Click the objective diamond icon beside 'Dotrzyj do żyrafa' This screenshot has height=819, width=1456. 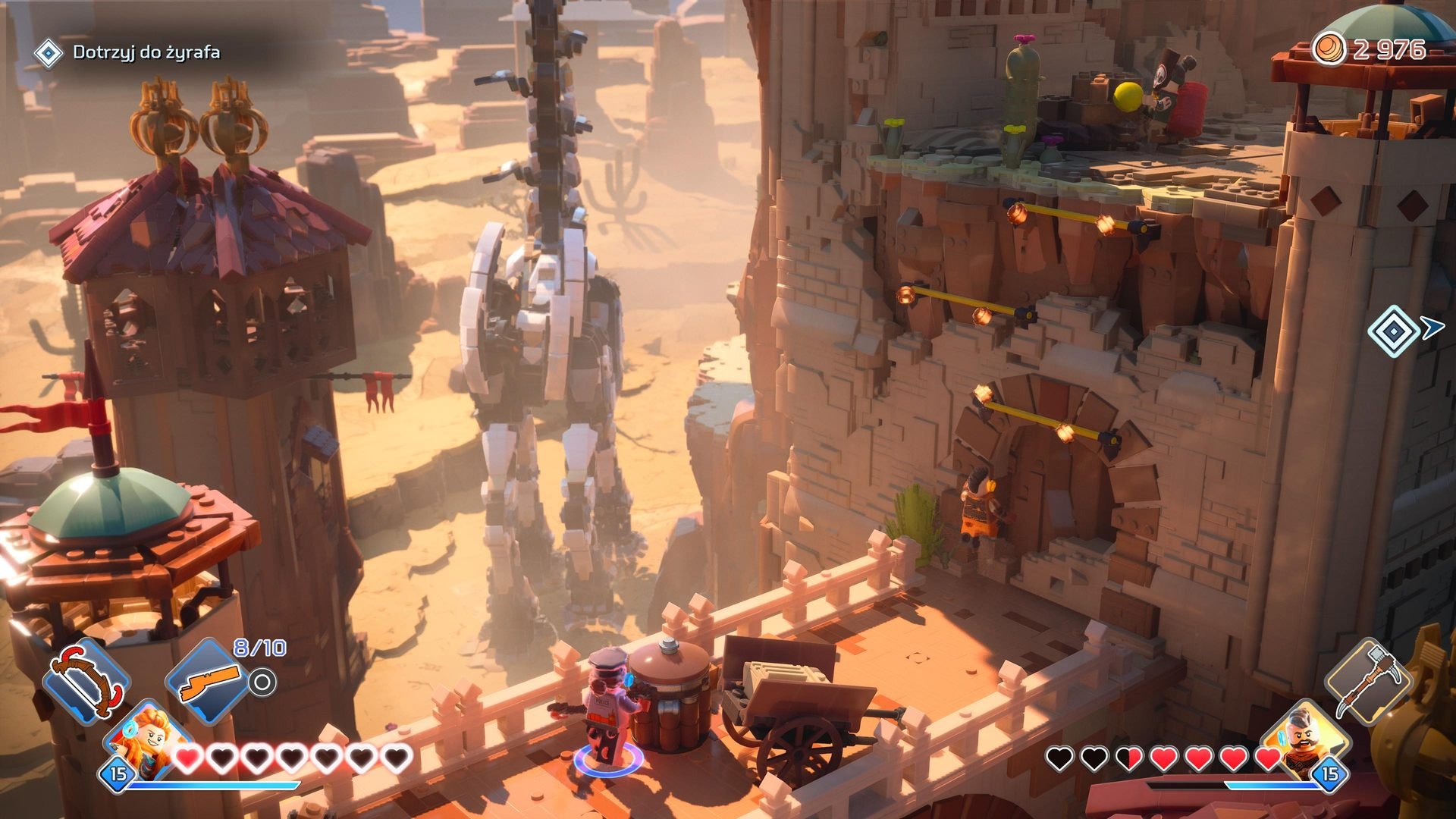pos(49,53)
